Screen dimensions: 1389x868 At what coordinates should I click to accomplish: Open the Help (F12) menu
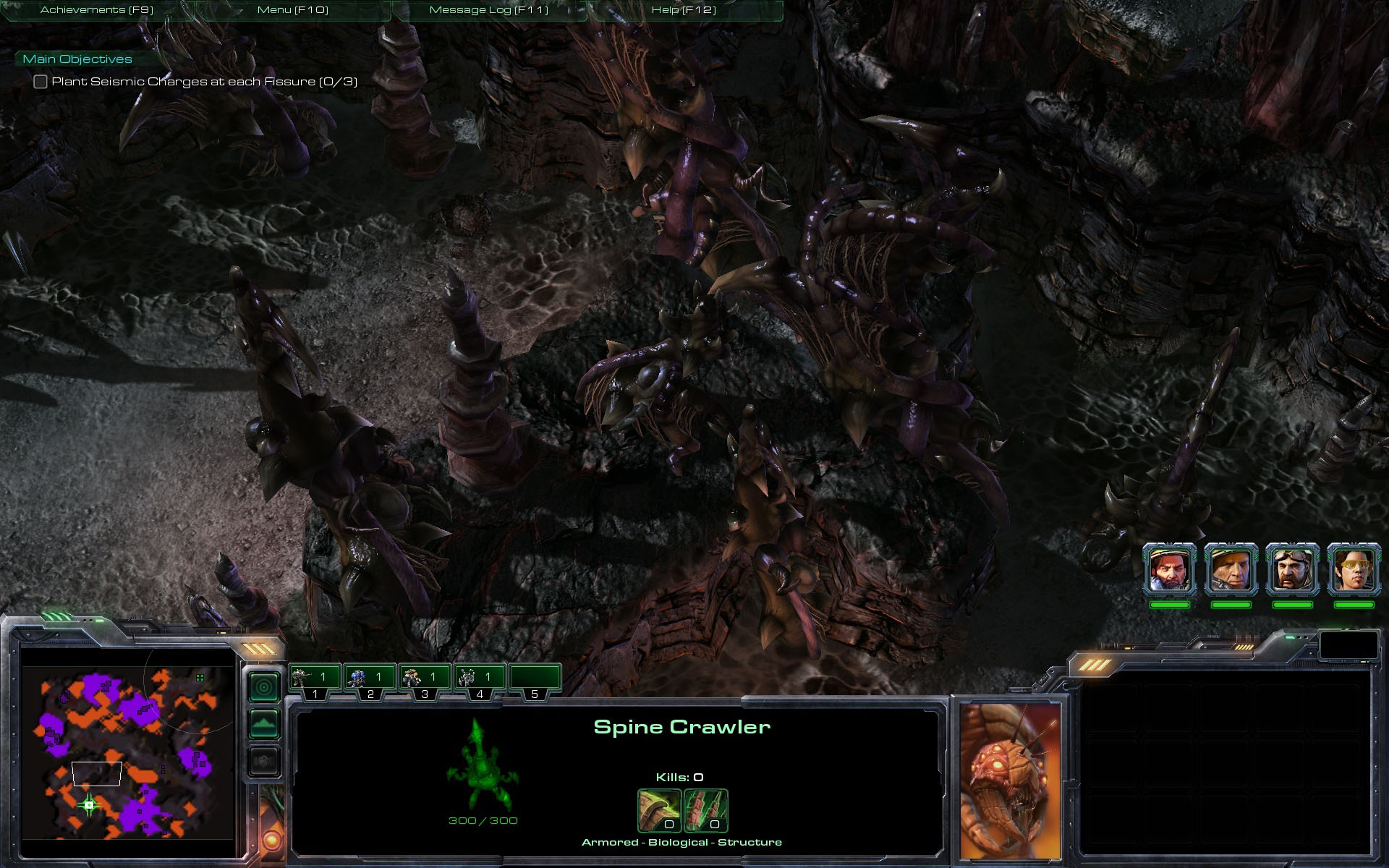pyautogui.click(x=684, y=10)
